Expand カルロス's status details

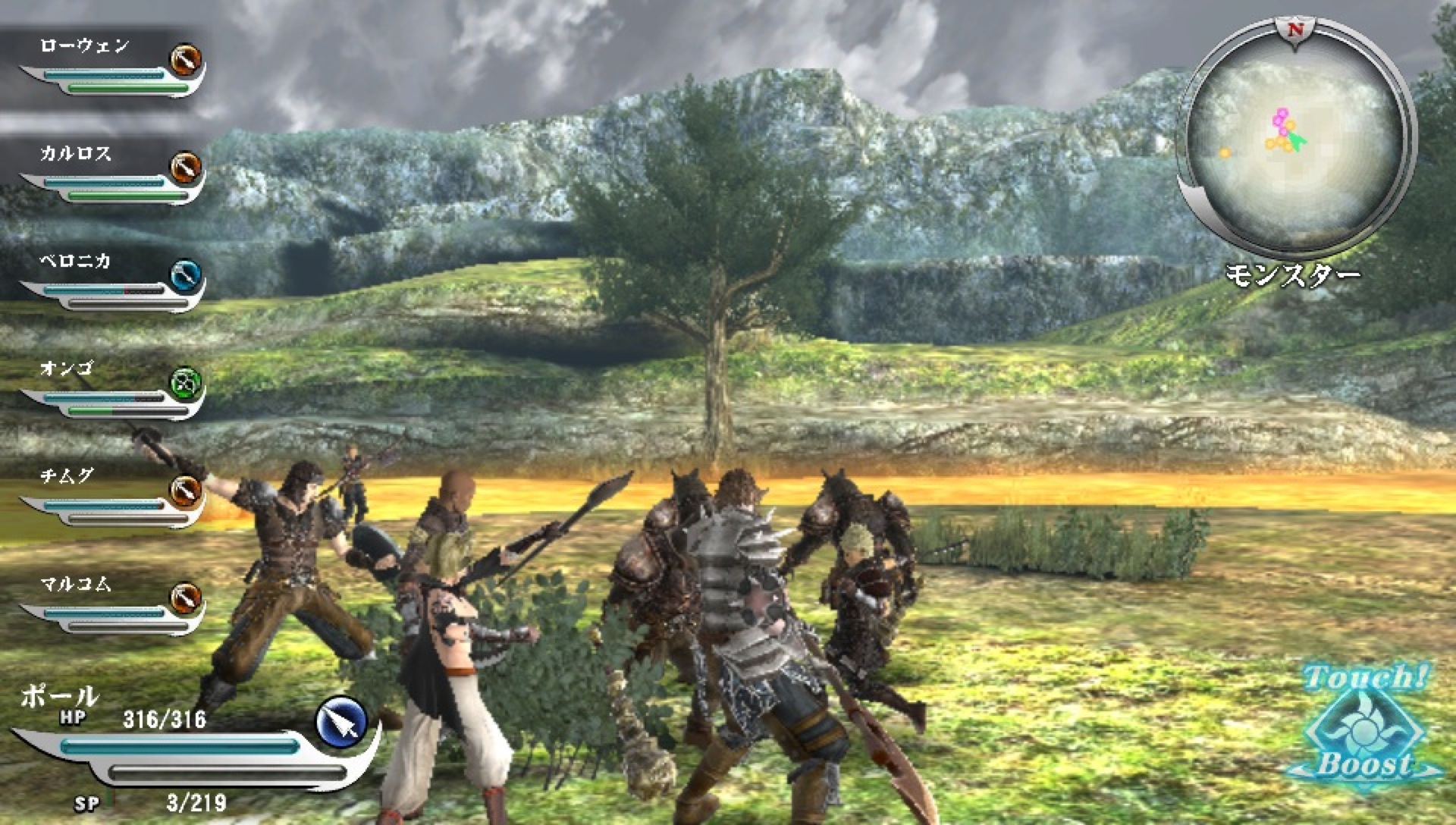[106, 182]
